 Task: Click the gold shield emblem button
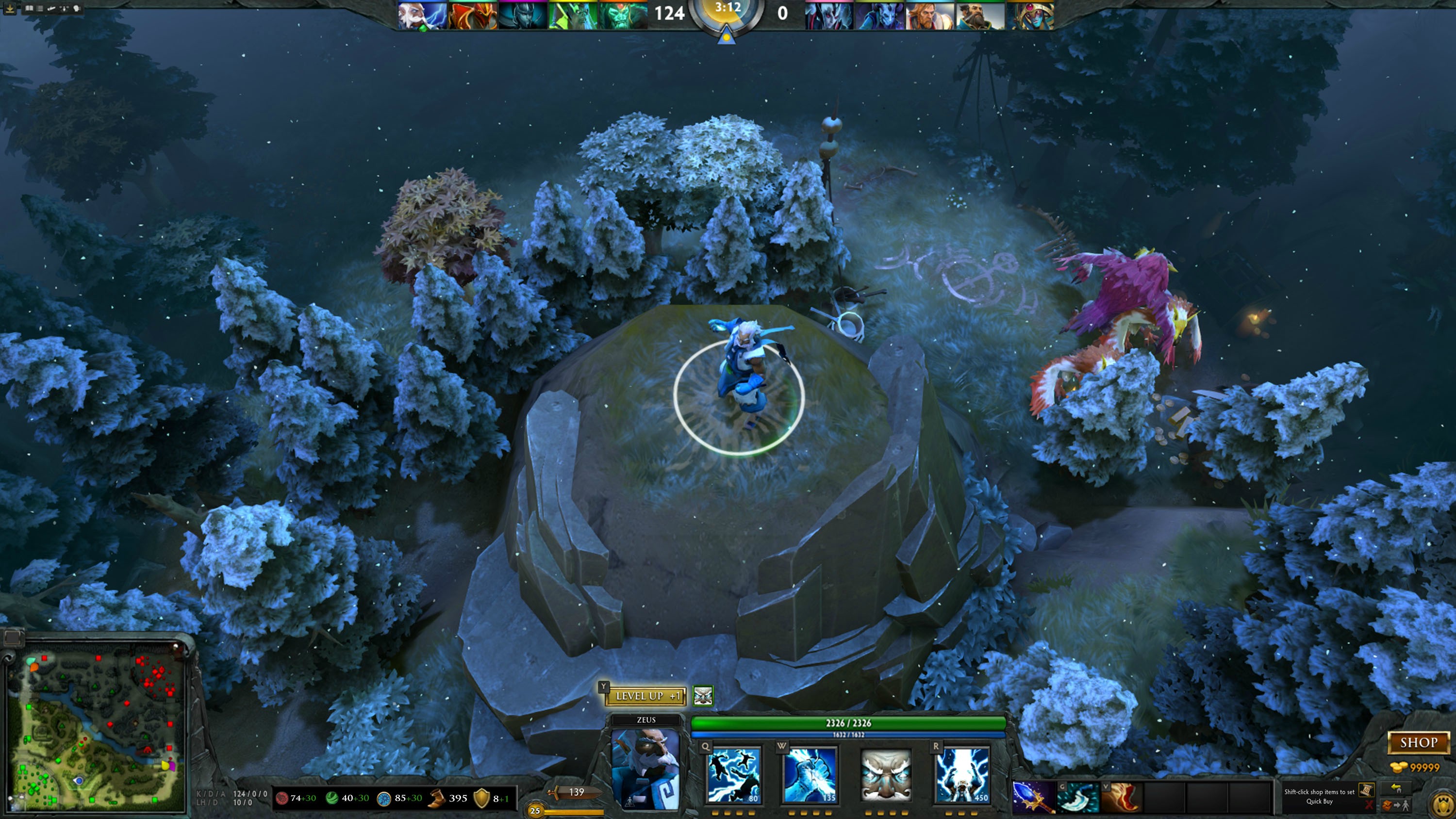1443,803
